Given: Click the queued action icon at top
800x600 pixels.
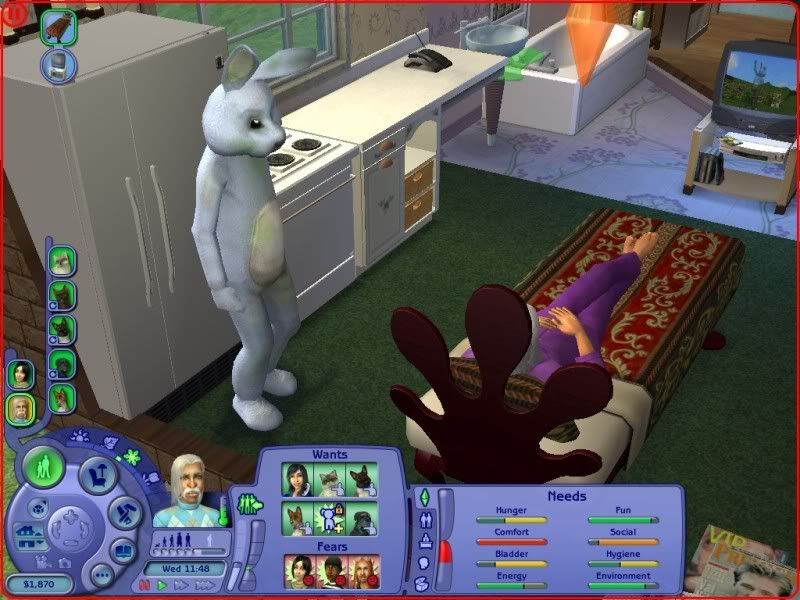Looking at the screenshot, I should coord(59,26).
